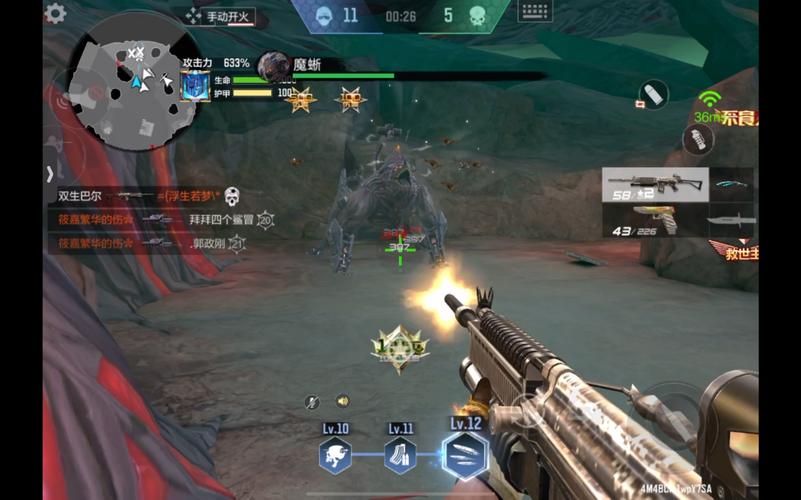Toggle the 手动开火 manual fire mode
The height and width of the screenshot is (500, 801).
pos(222,16)
